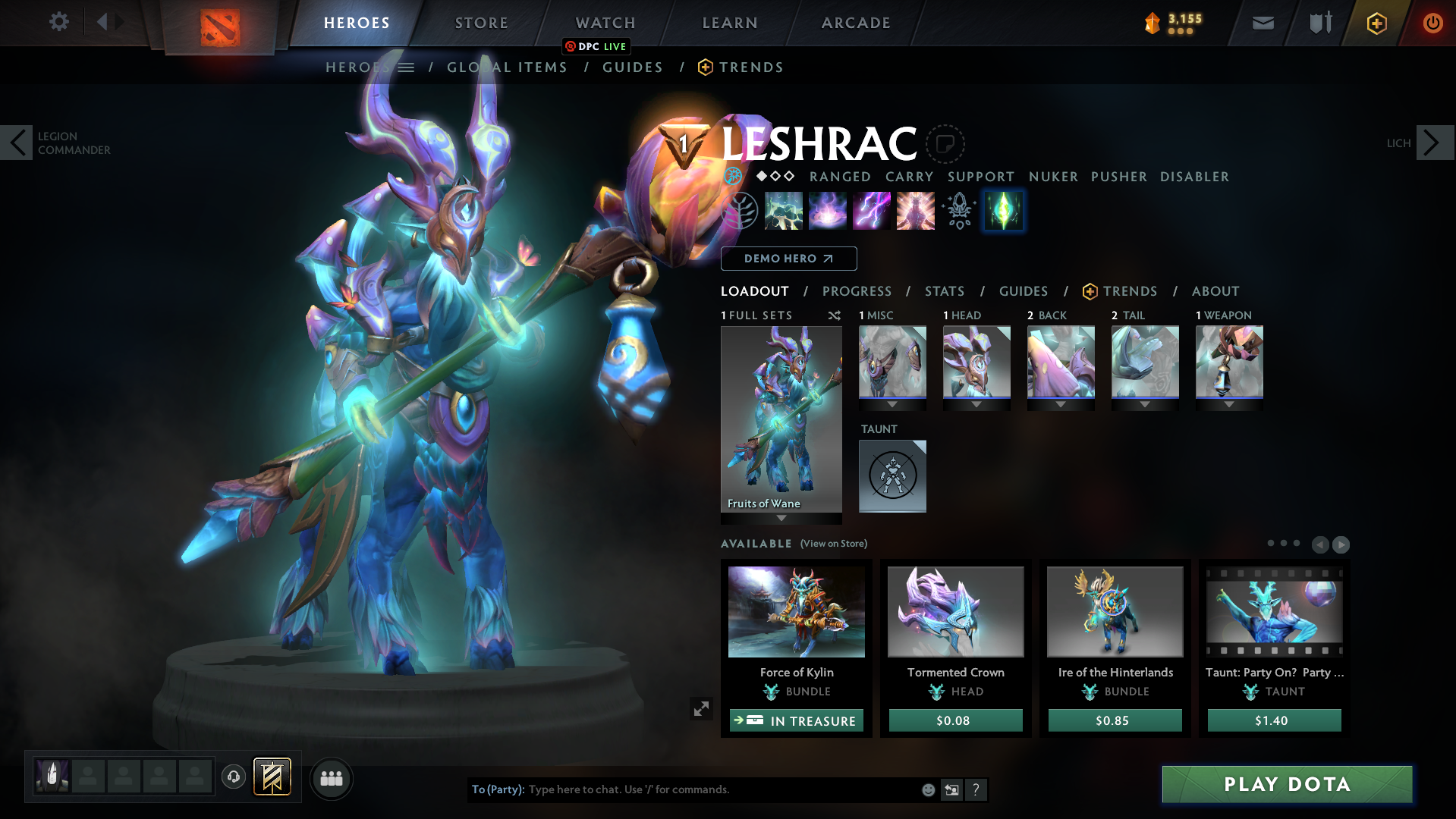Open the mail notifications icon top right
The width and height of the screenshot is (1456, 819).
tap(1263, 23)
